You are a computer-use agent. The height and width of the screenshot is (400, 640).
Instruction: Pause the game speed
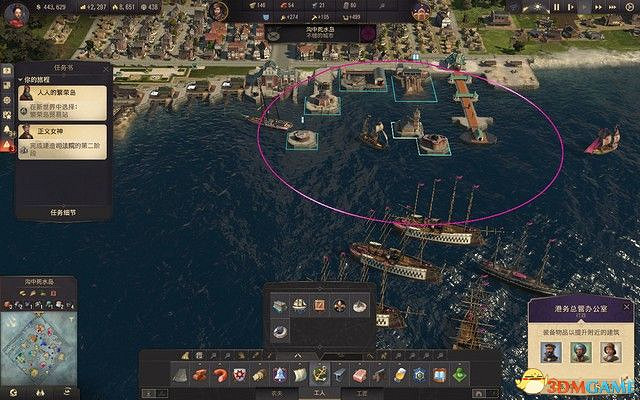554,8
